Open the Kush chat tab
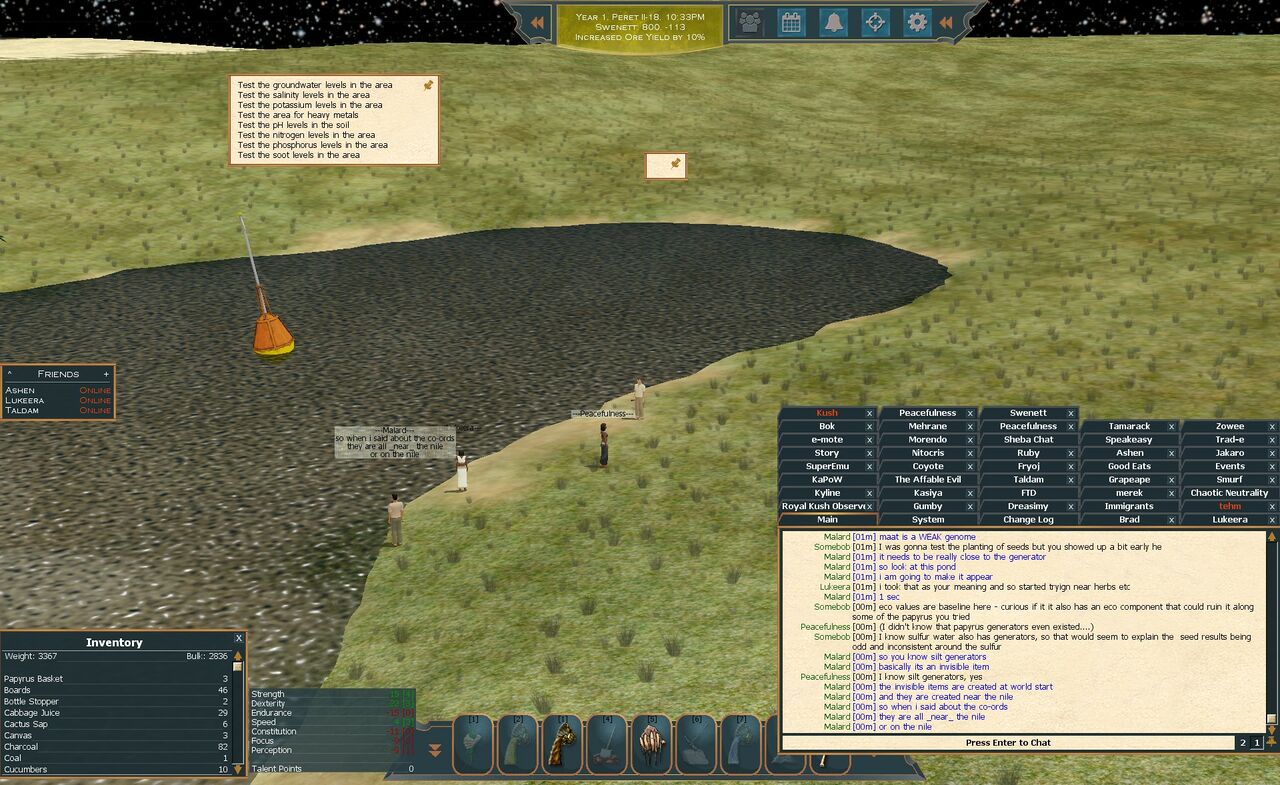The image size is (1280, 785). point(826,413)
